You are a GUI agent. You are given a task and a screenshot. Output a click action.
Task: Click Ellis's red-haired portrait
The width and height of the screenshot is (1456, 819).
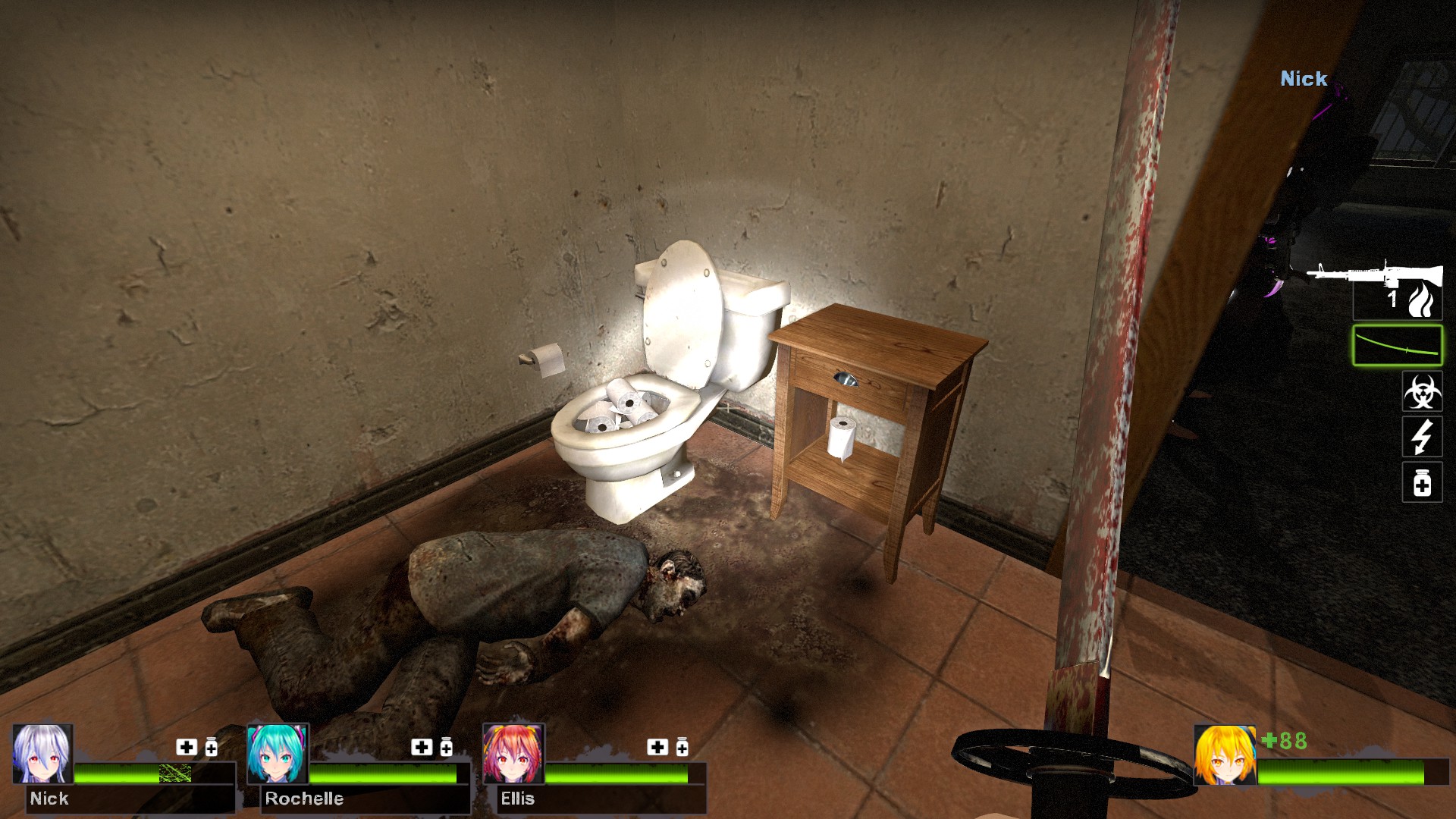click(513, 754)
